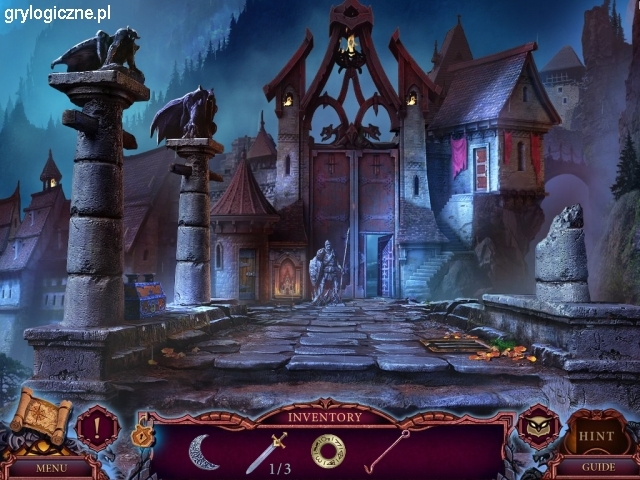Screen dimensions: 640x480
Task: Pick the golden ring disc item
Action: (327, 451)
